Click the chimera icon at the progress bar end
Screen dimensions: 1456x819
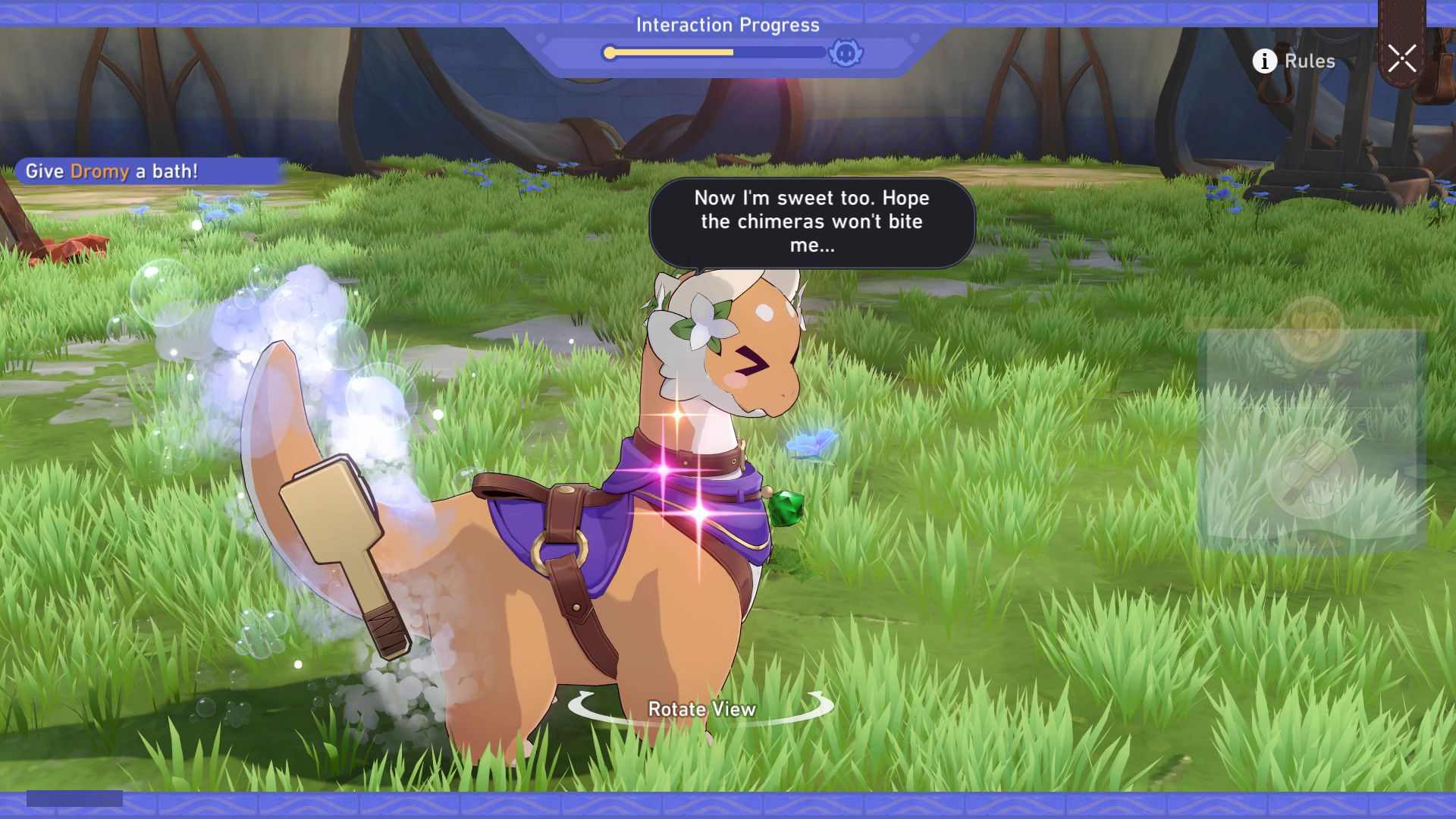(847, 53)
